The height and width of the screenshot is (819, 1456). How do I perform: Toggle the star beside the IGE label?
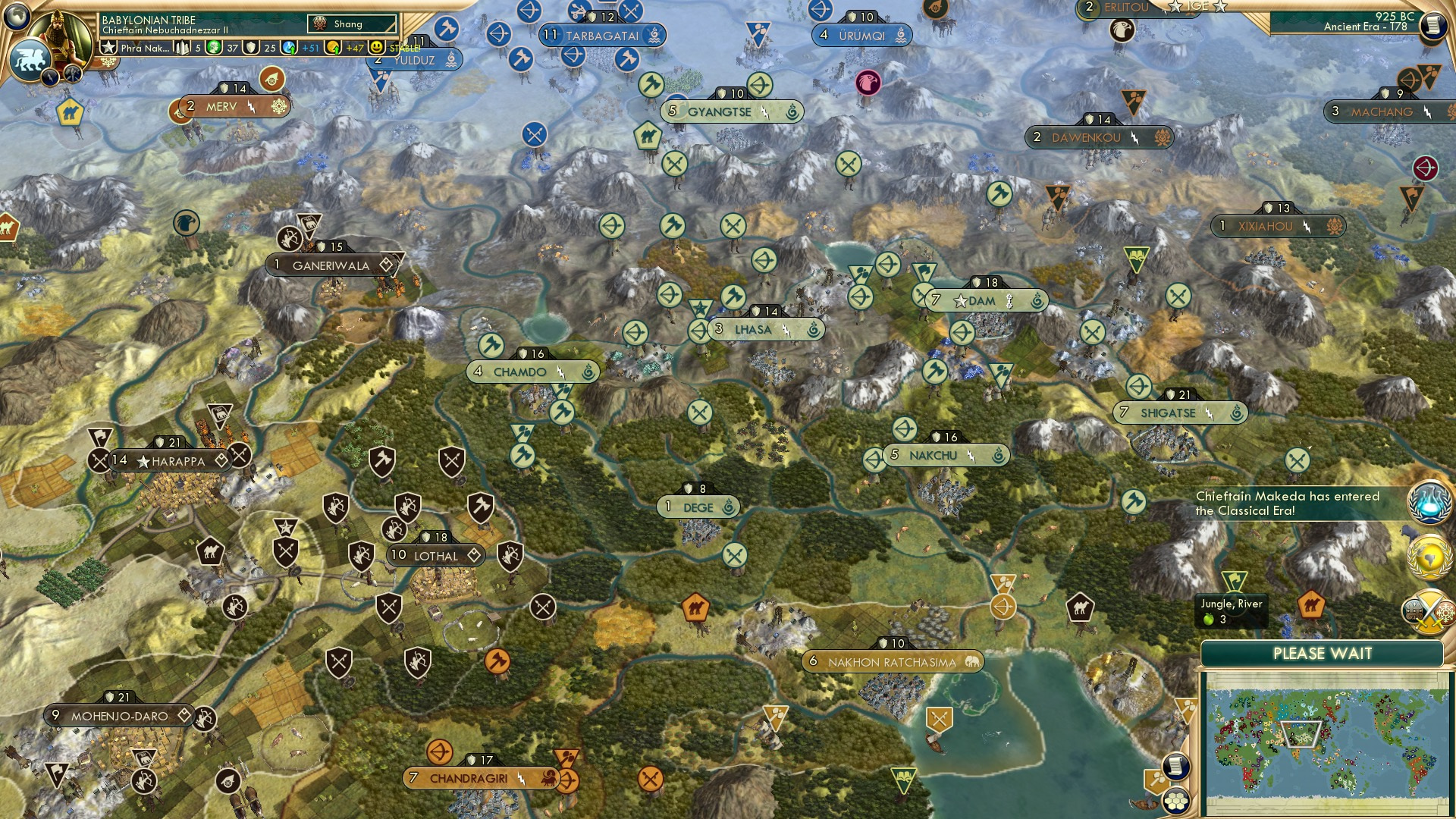[x=1221, y=8]
